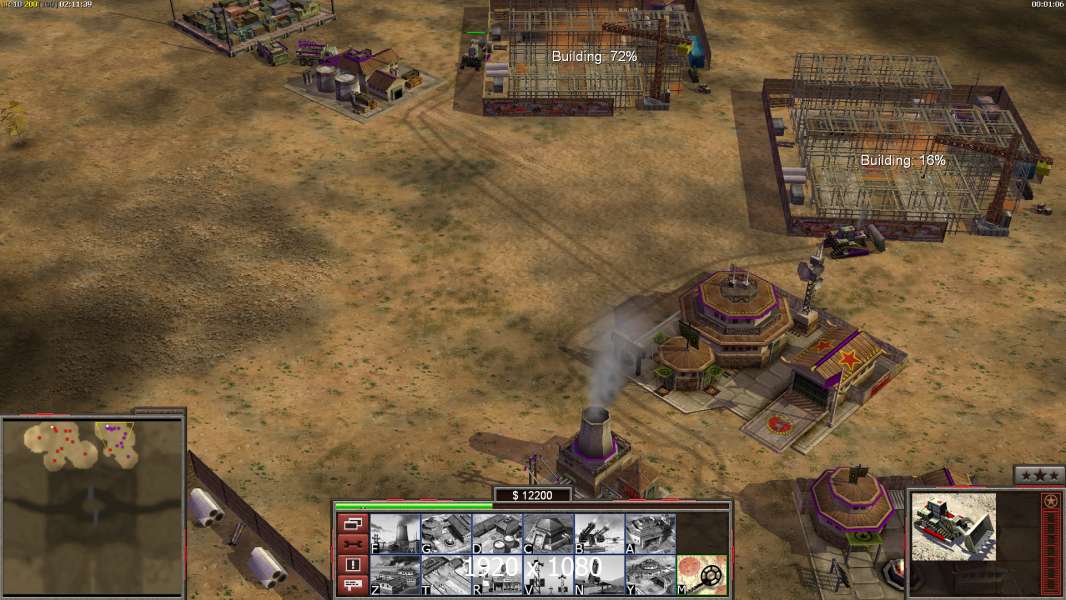Build the twin-barrel Gattling Cannon defense
Screen dimensions: 1066x600
click(x=599, y=533)
